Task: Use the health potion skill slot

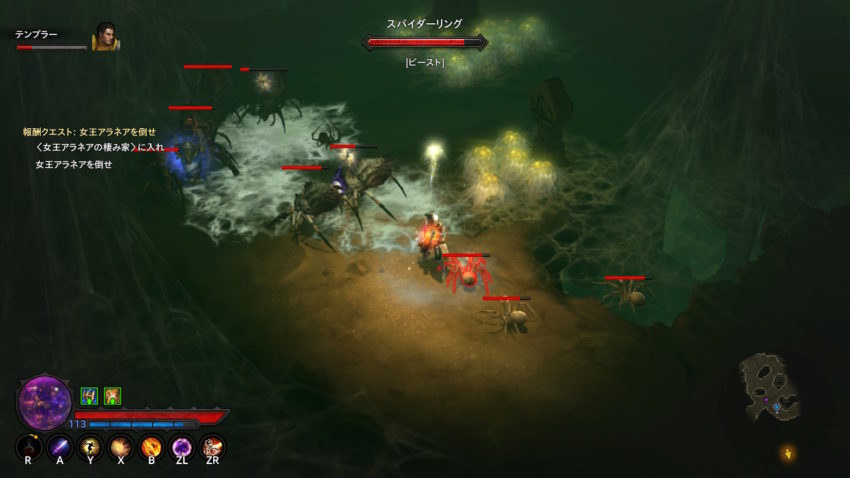Action: 28,447
